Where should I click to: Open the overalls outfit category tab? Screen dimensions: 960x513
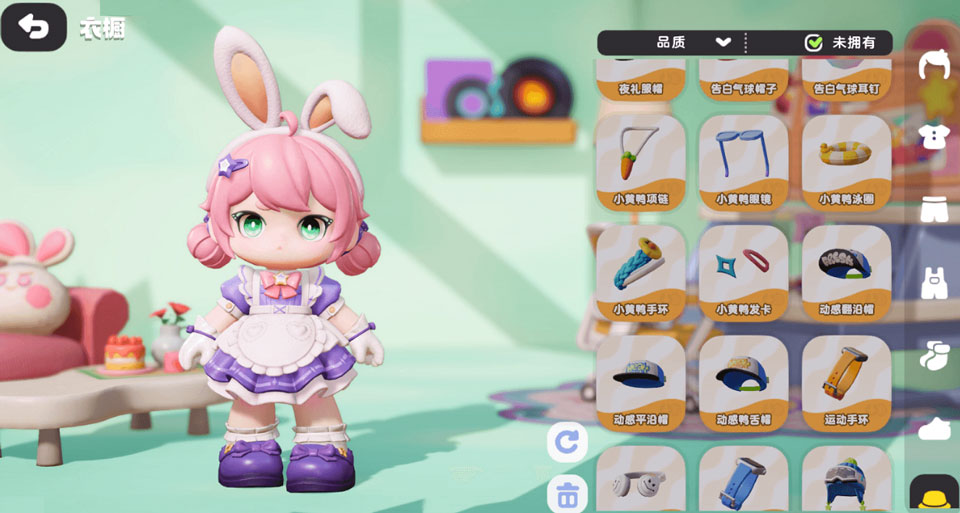(934, 282)
